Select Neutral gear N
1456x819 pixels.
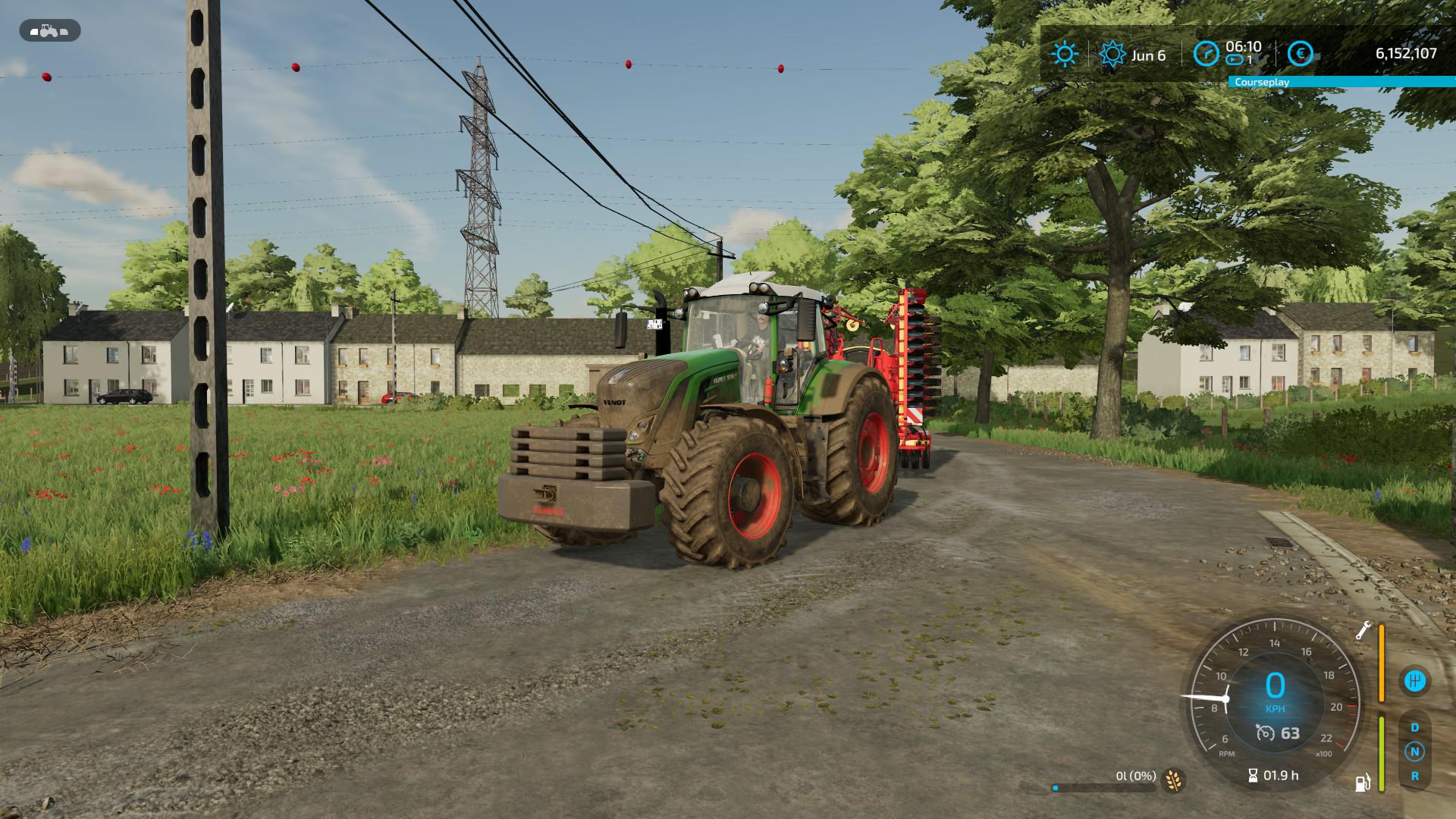pyautogui.click(x=1414, y=752)
